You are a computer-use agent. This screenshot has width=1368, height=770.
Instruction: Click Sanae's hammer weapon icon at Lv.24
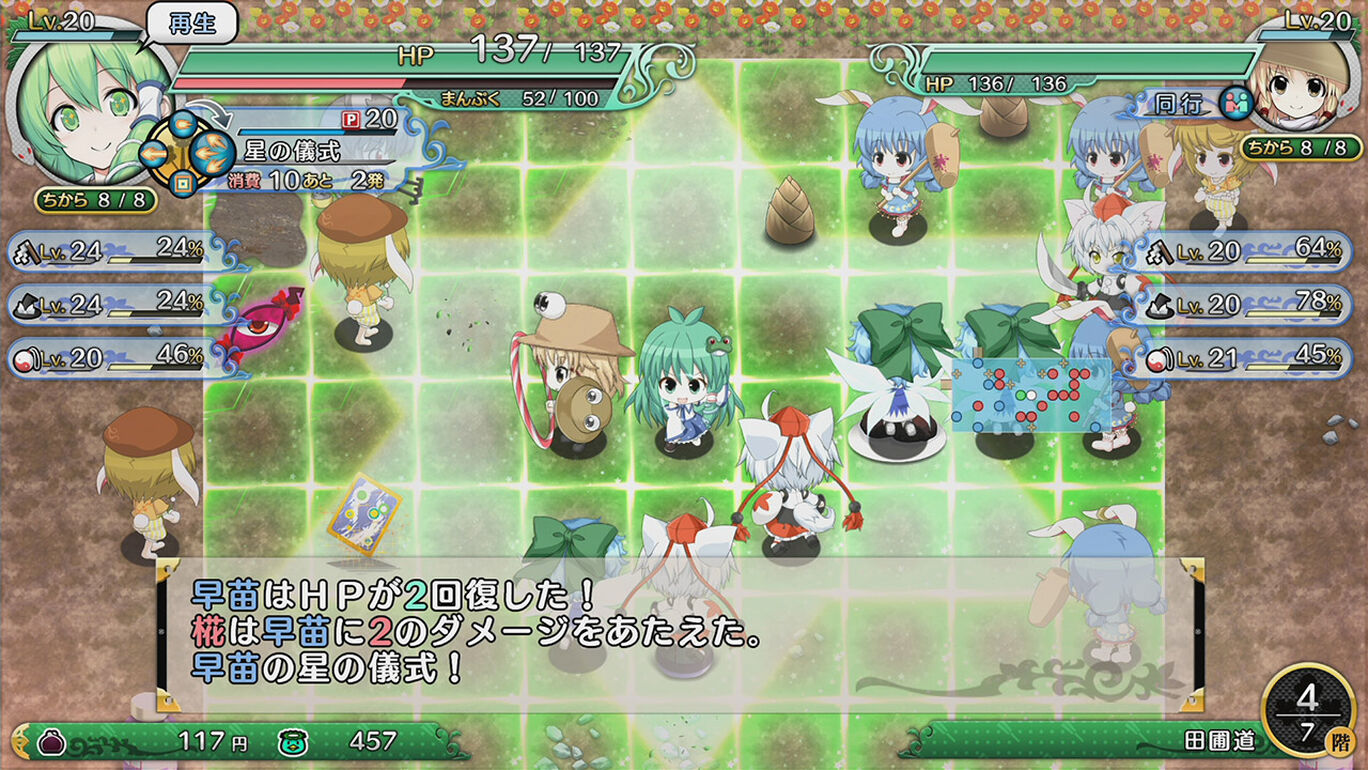click(25, 253)
